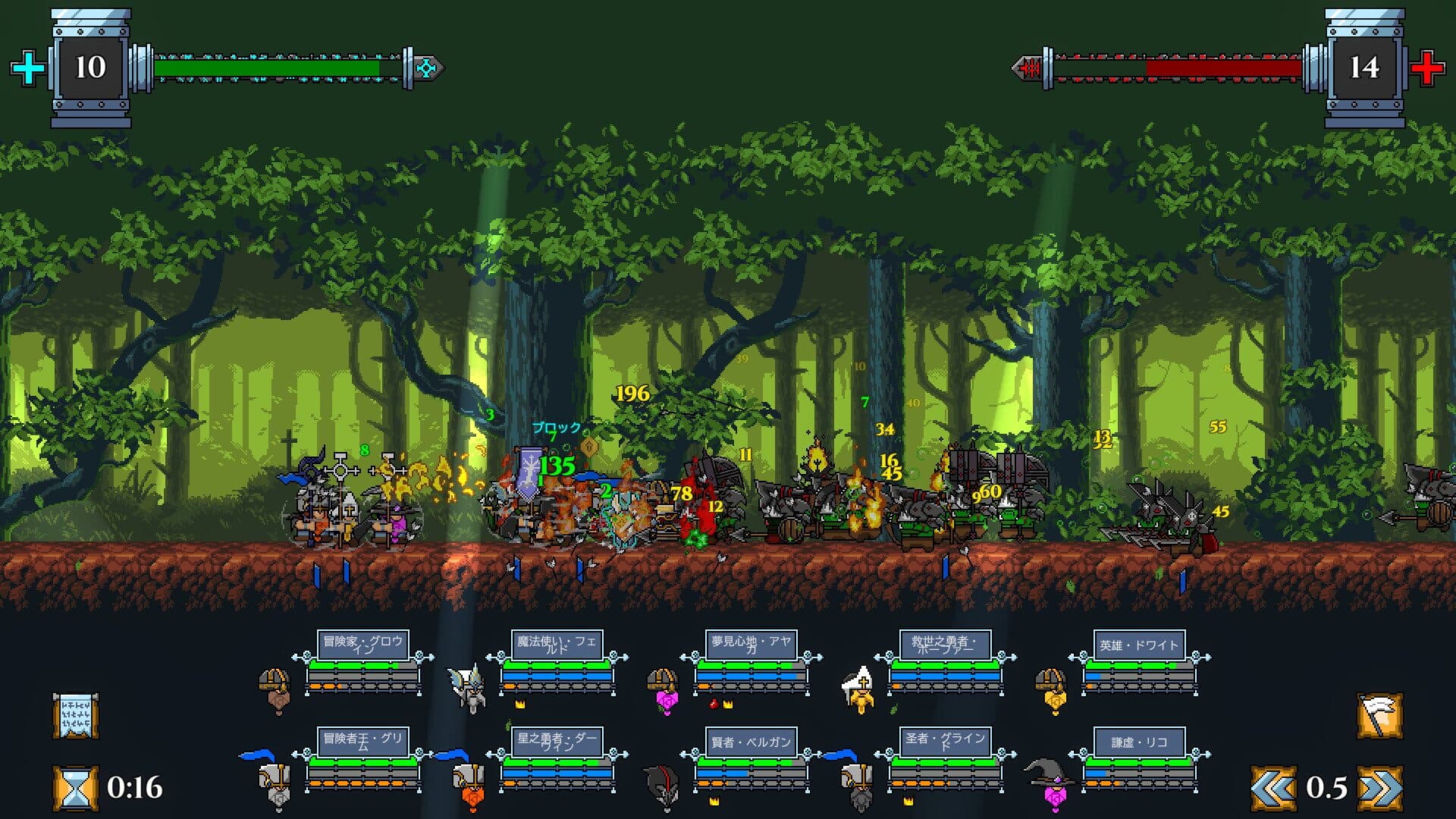The width and height of the screenshot is (1456, 819).
Task: Choose hero 聖者・グラインド panel
Action: tap(945, 759)
